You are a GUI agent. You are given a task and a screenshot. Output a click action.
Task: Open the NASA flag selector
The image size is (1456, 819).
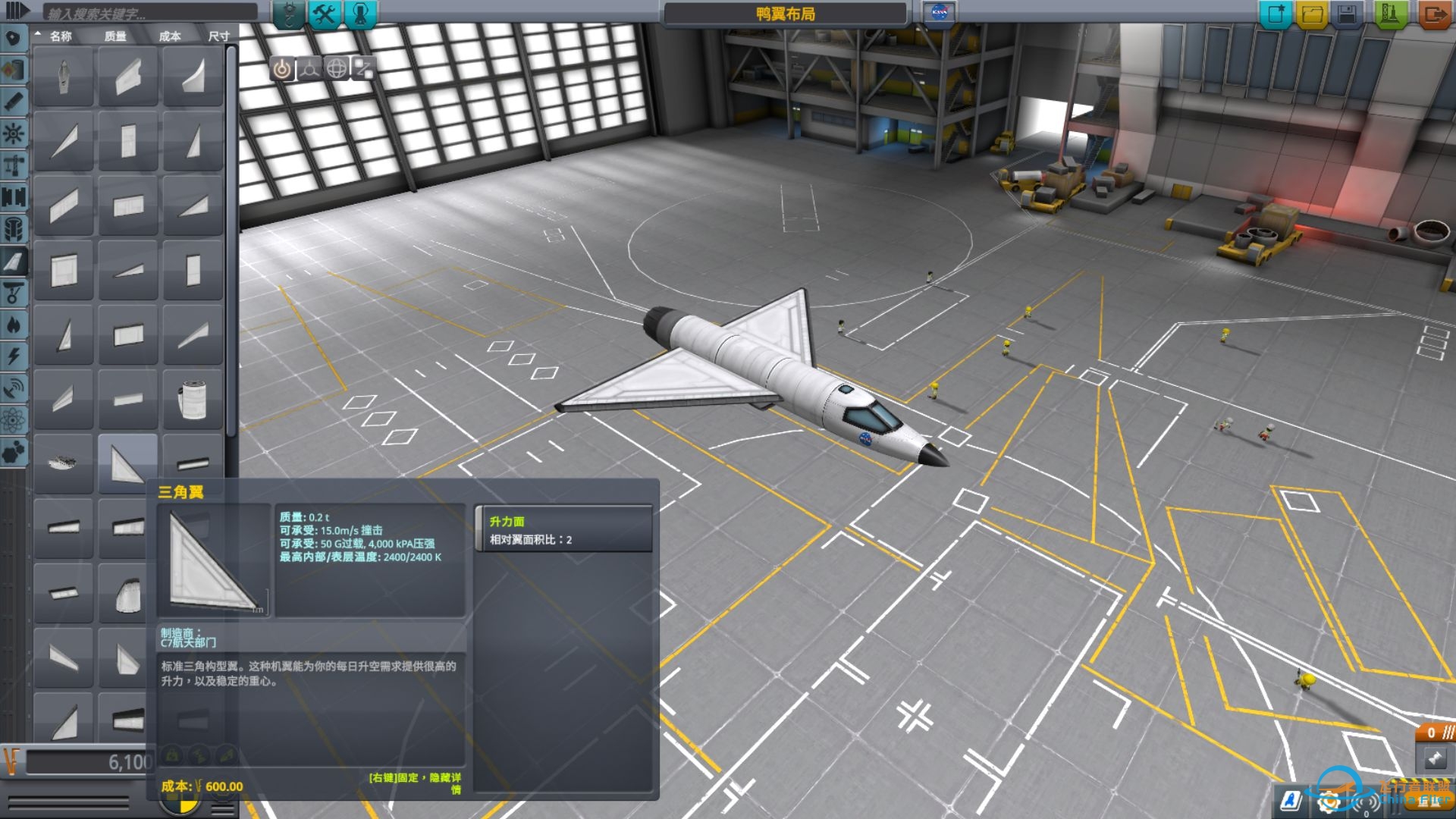939,13
